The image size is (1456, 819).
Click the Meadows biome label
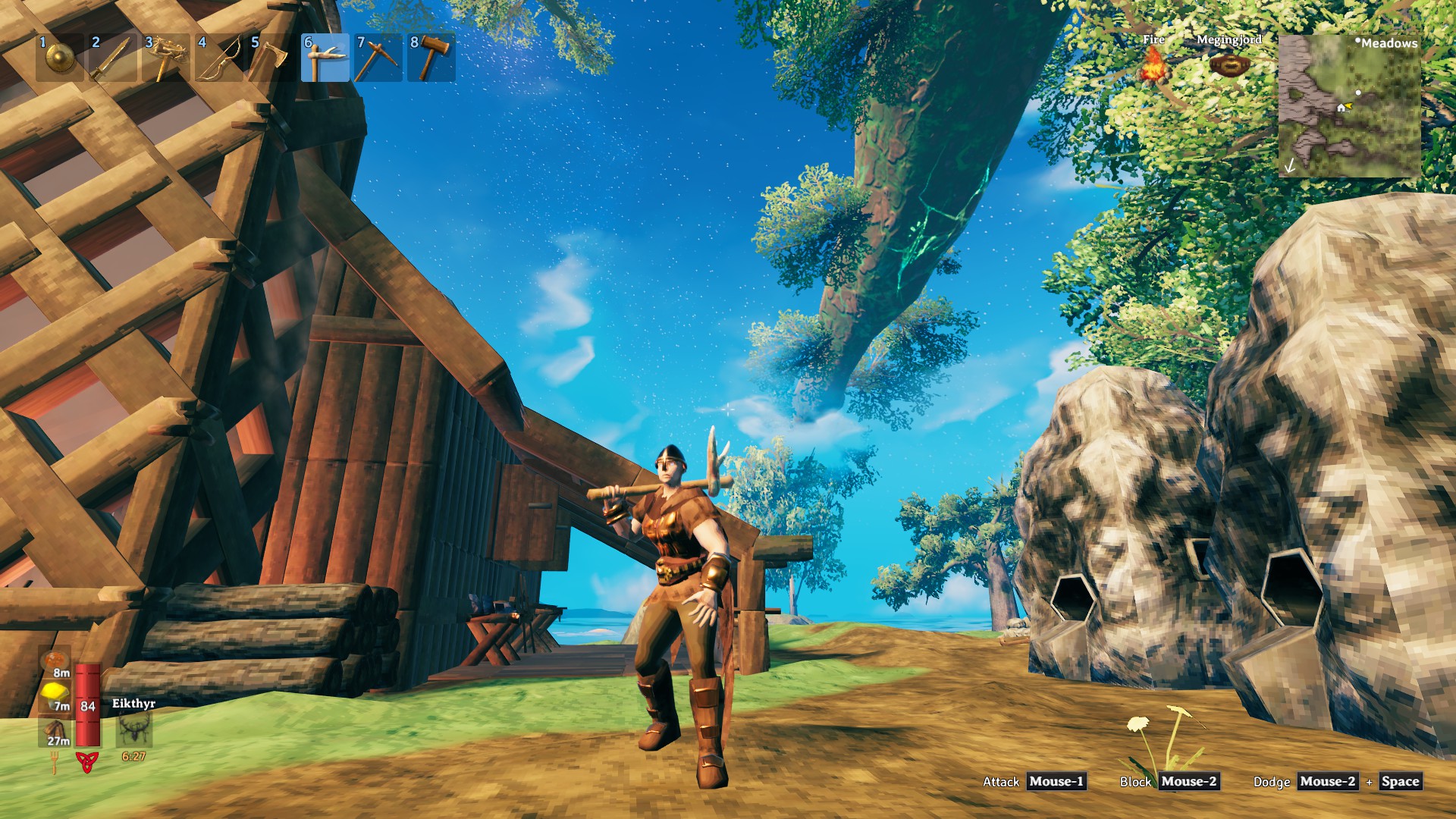[x=1390, y=43]
